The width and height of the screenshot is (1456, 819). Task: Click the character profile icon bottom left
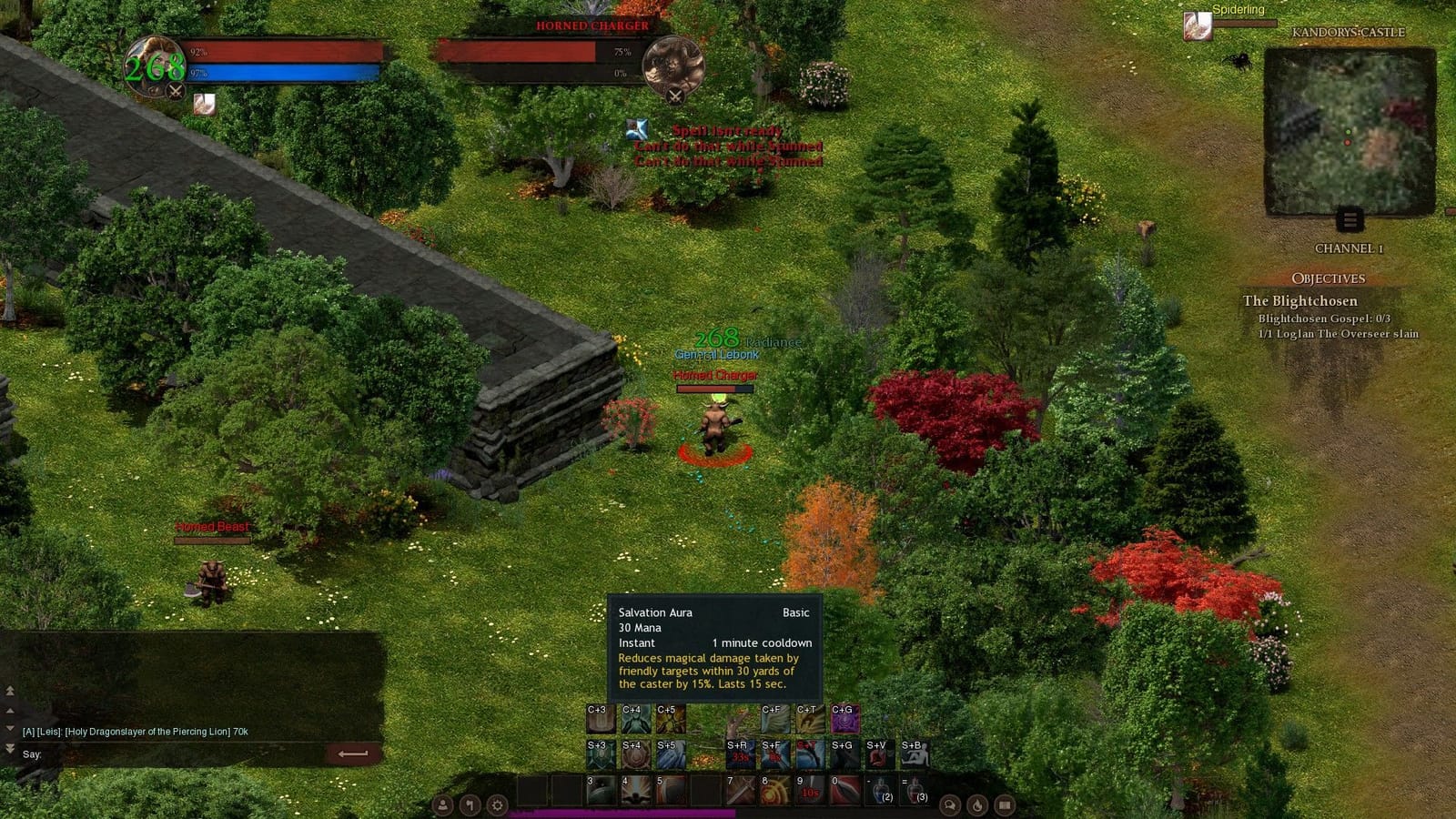[442, 804]
